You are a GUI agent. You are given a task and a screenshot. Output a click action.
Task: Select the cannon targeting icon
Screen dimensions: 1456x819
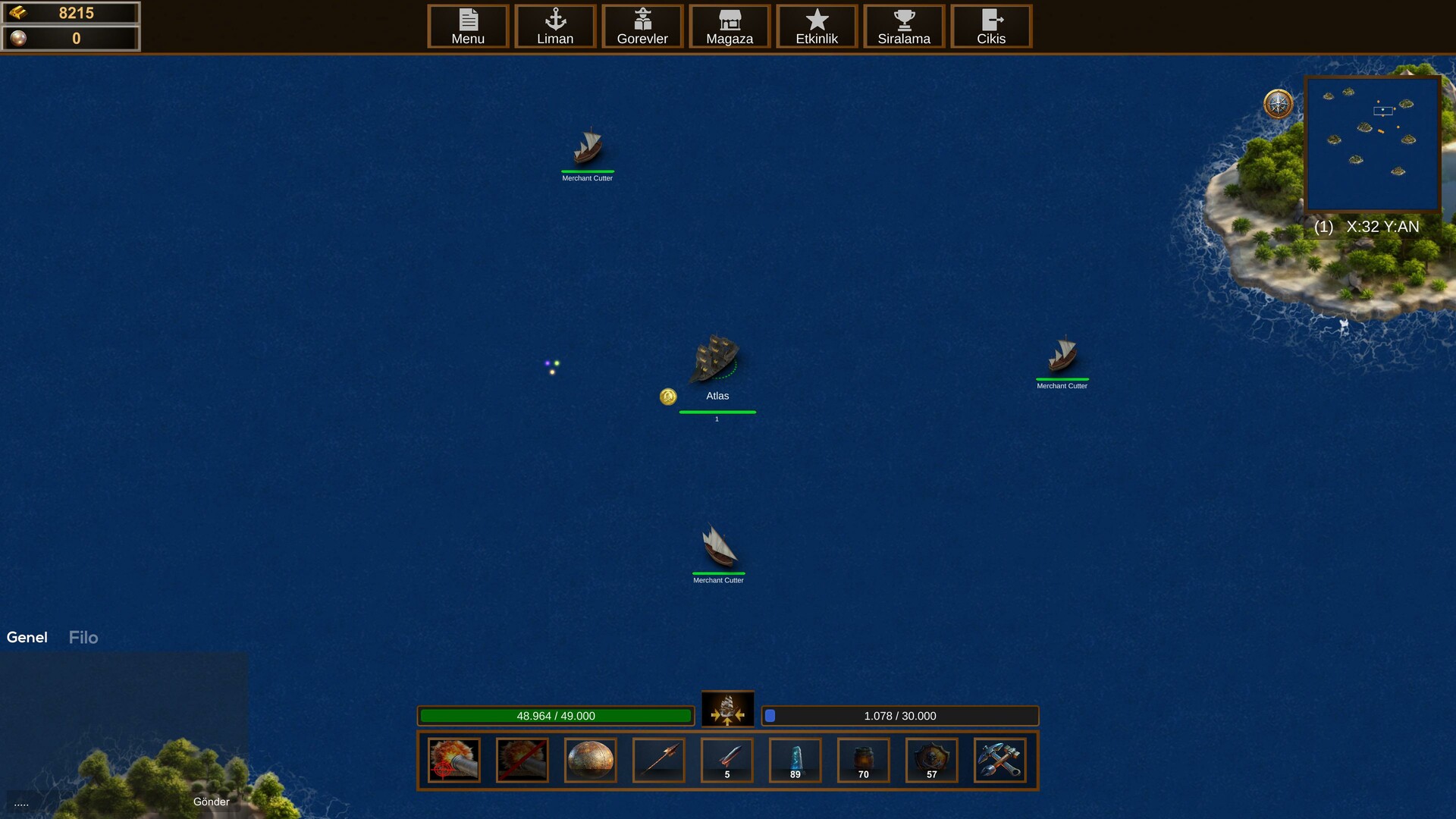point(453,760)
